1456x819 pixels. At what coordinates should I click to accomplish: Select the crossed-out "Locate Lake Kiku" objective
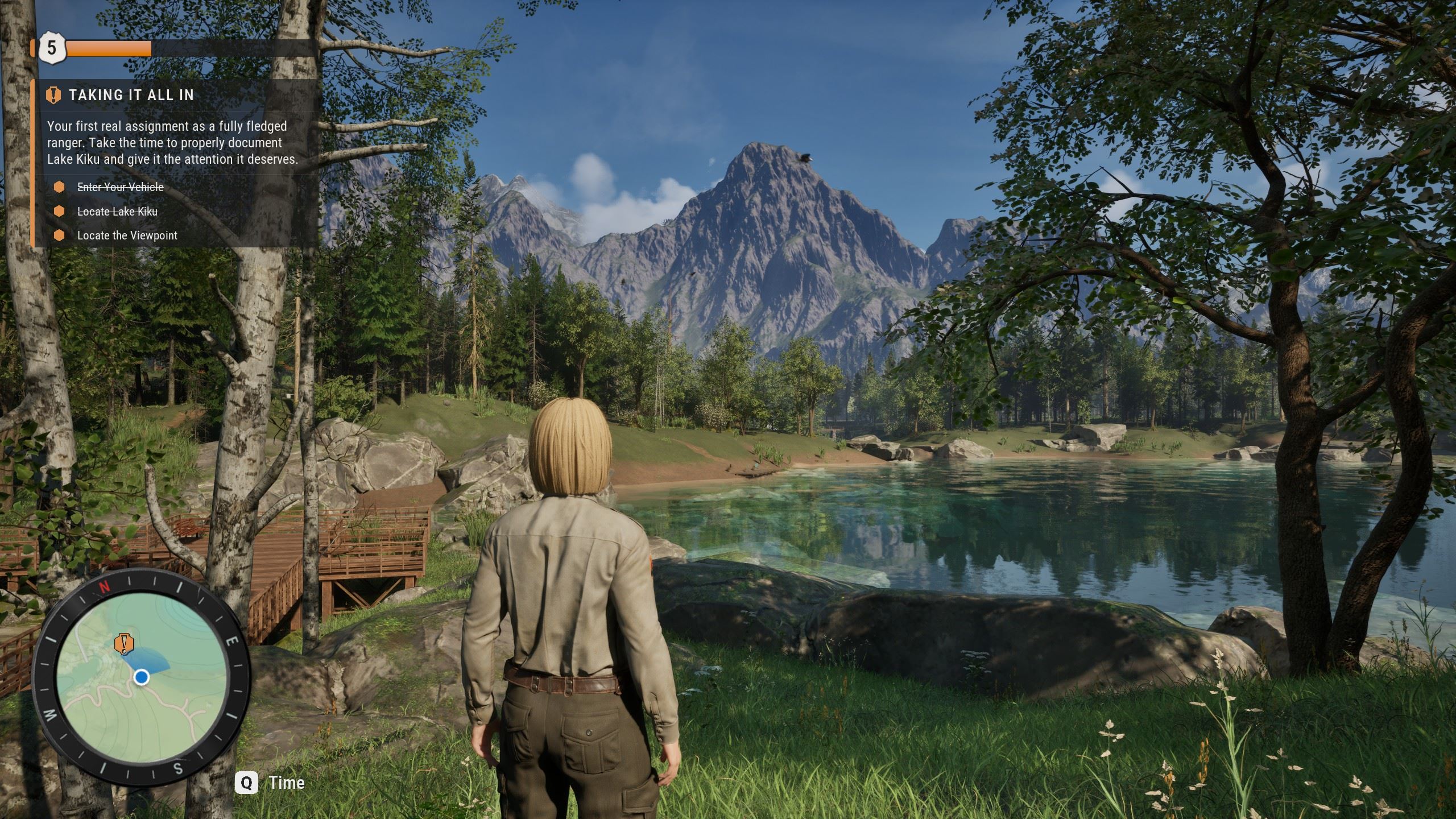[117, 212]
